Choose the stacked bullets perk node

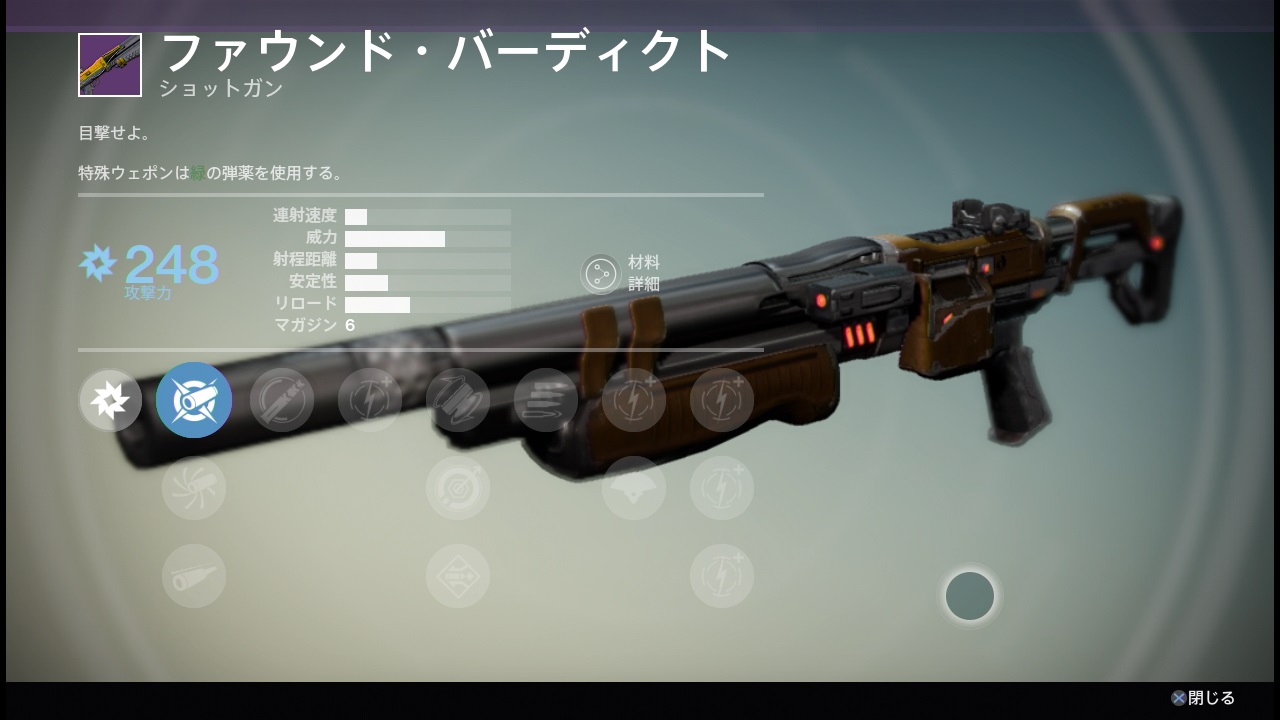point(546,400)
